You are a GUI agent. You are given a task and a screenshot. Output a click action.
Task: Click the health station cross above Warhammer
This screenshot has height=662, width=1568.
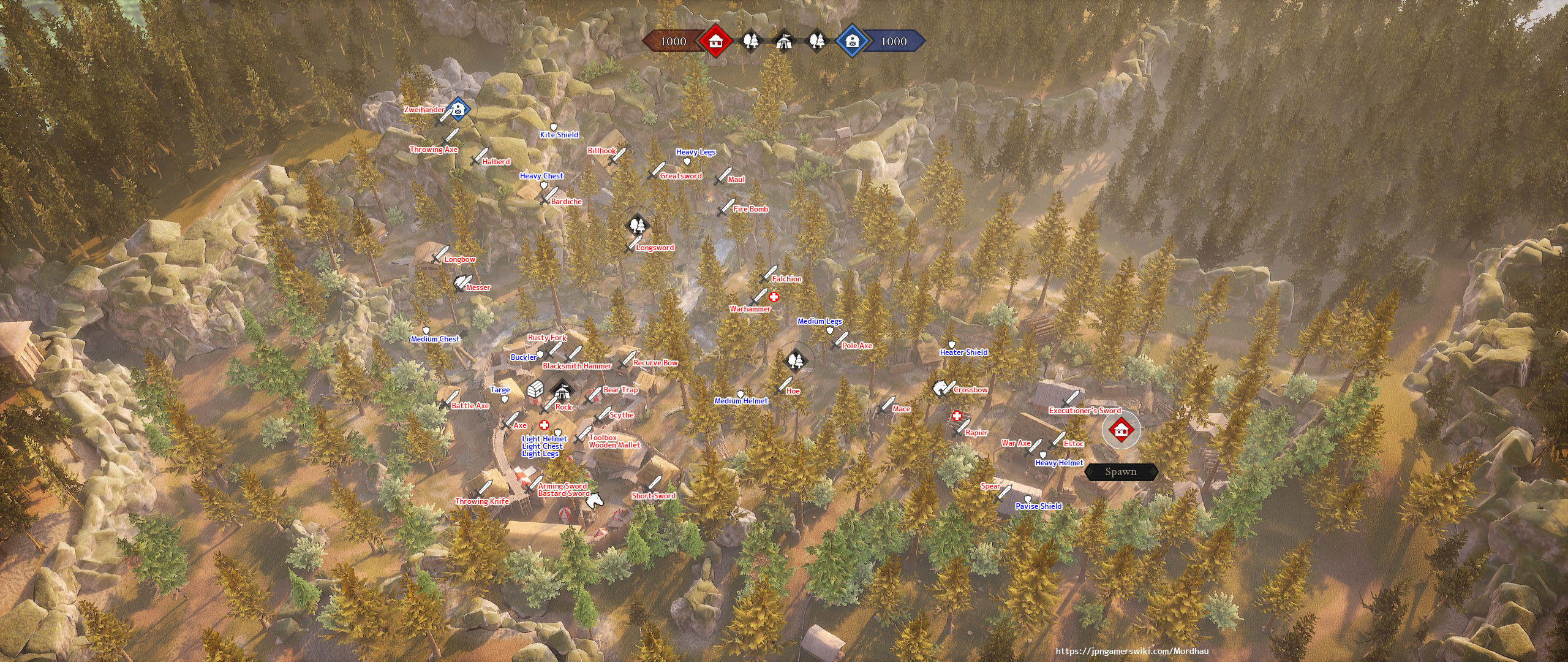774,297
